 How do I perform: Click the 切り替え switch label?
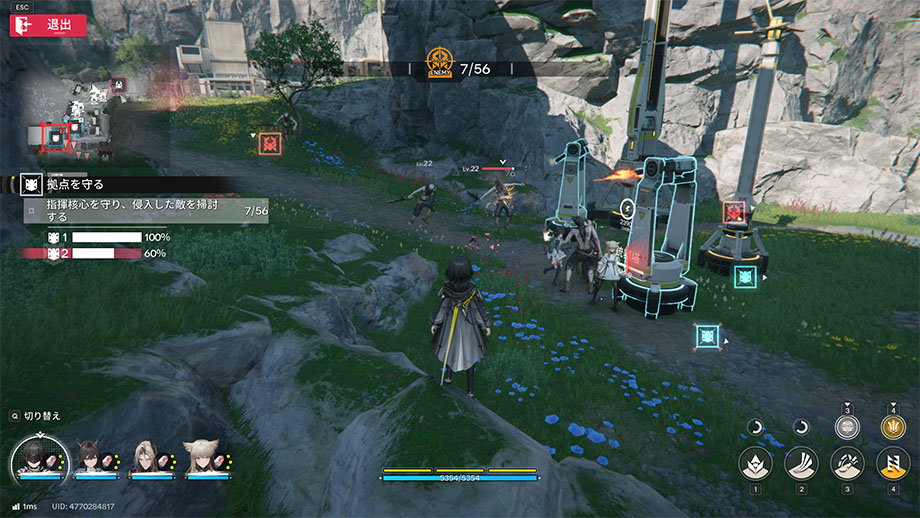pyautogui.click(x=40, y=415)
